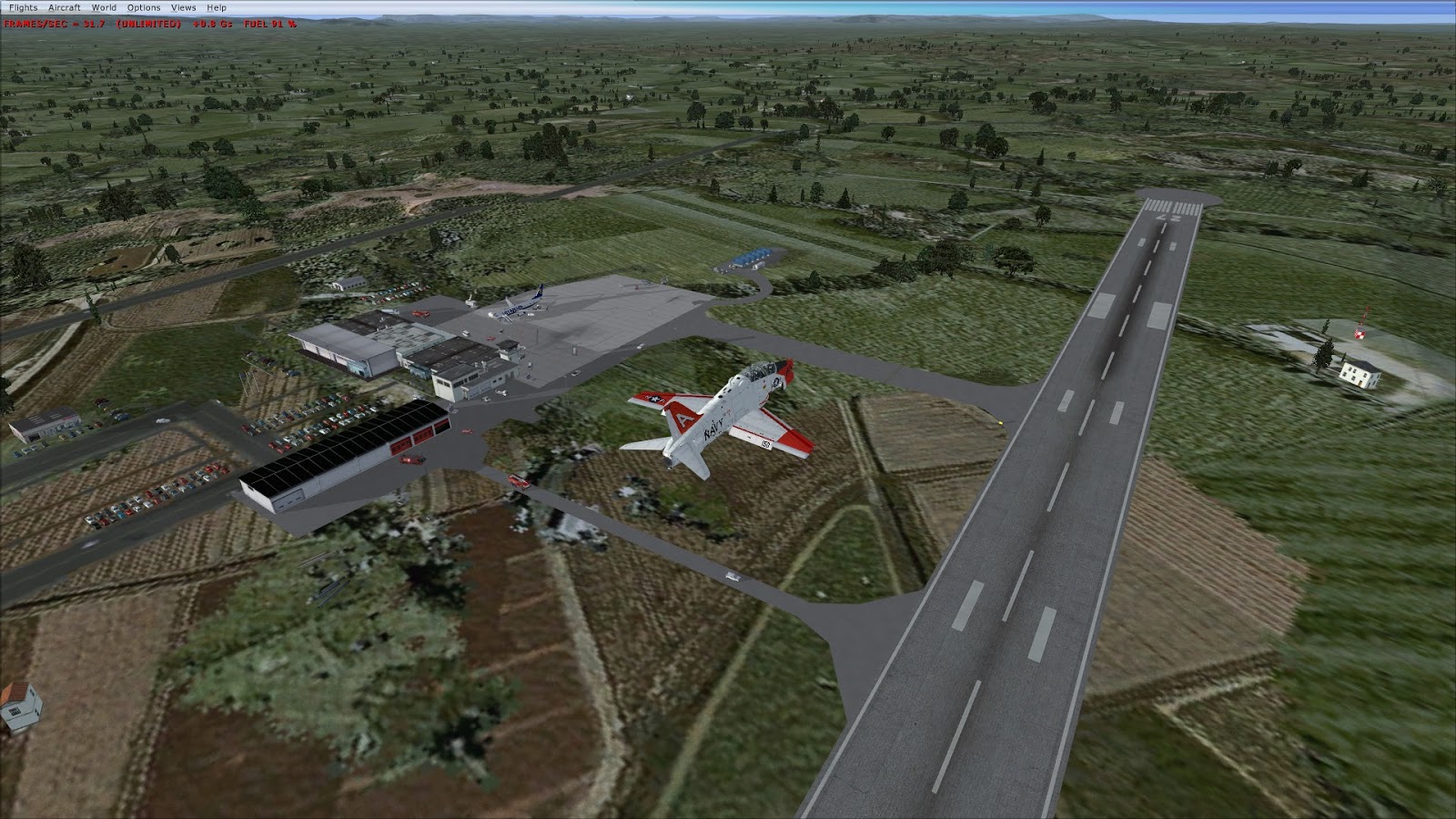Click the cockpit canopy of the jet

pyautogui.click(x=759, y=370)
